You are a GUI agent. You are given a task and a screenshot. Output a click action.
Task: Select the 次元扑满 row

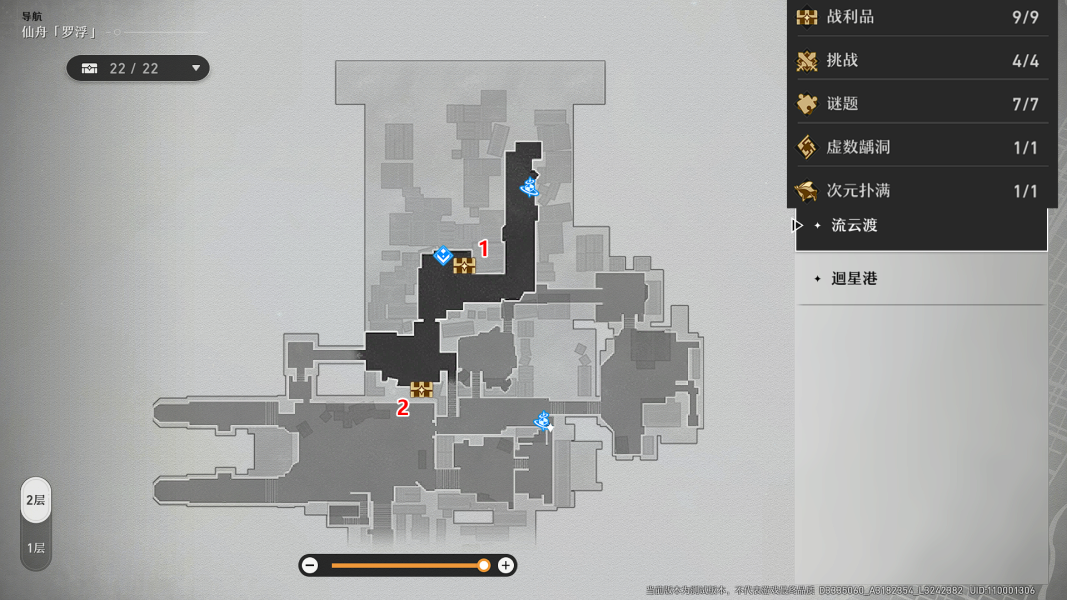[920, 190]
